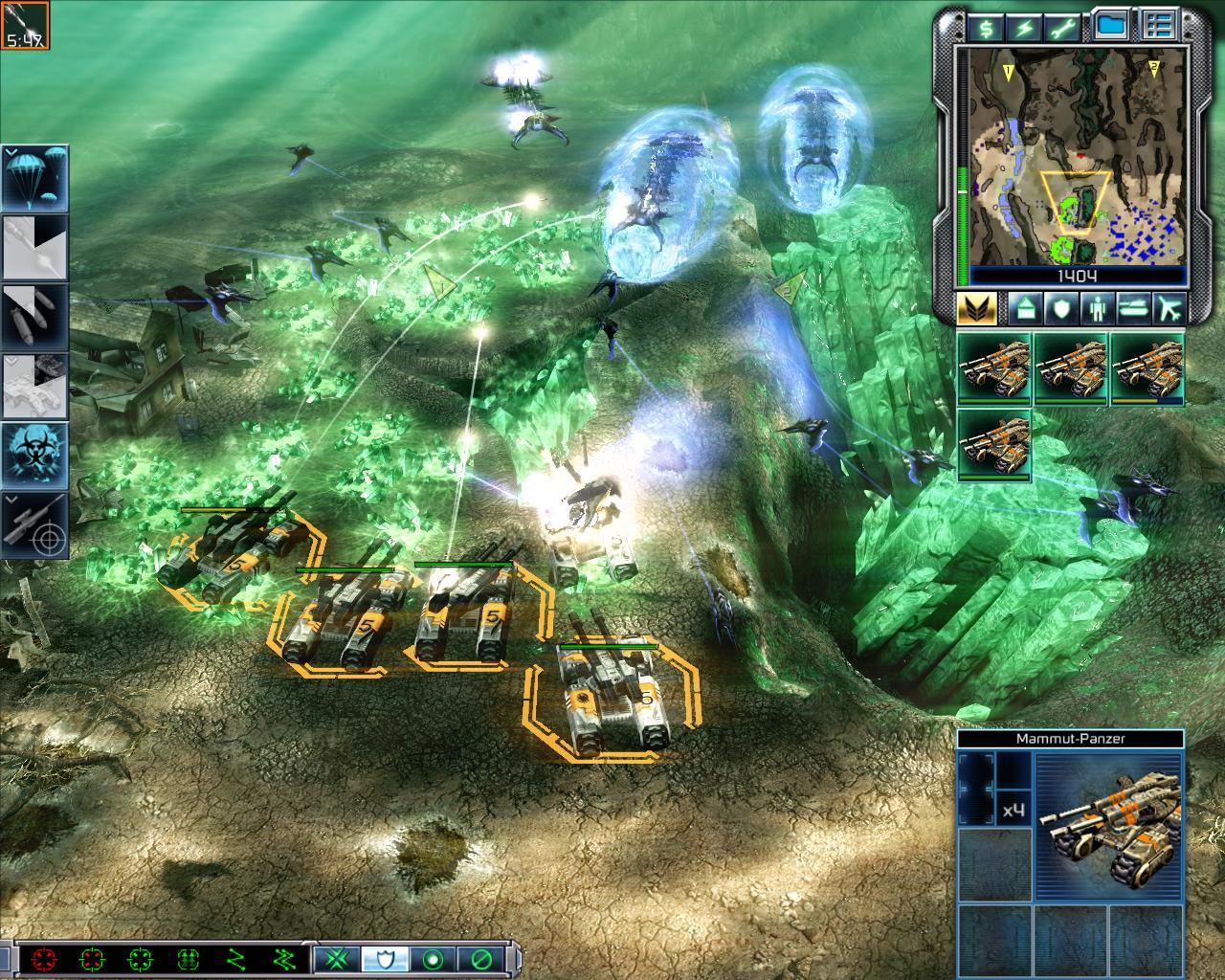Activate sell mode with dollar button
The image size is (1225, 980).
pyautogui.click(x=986, y=27)
